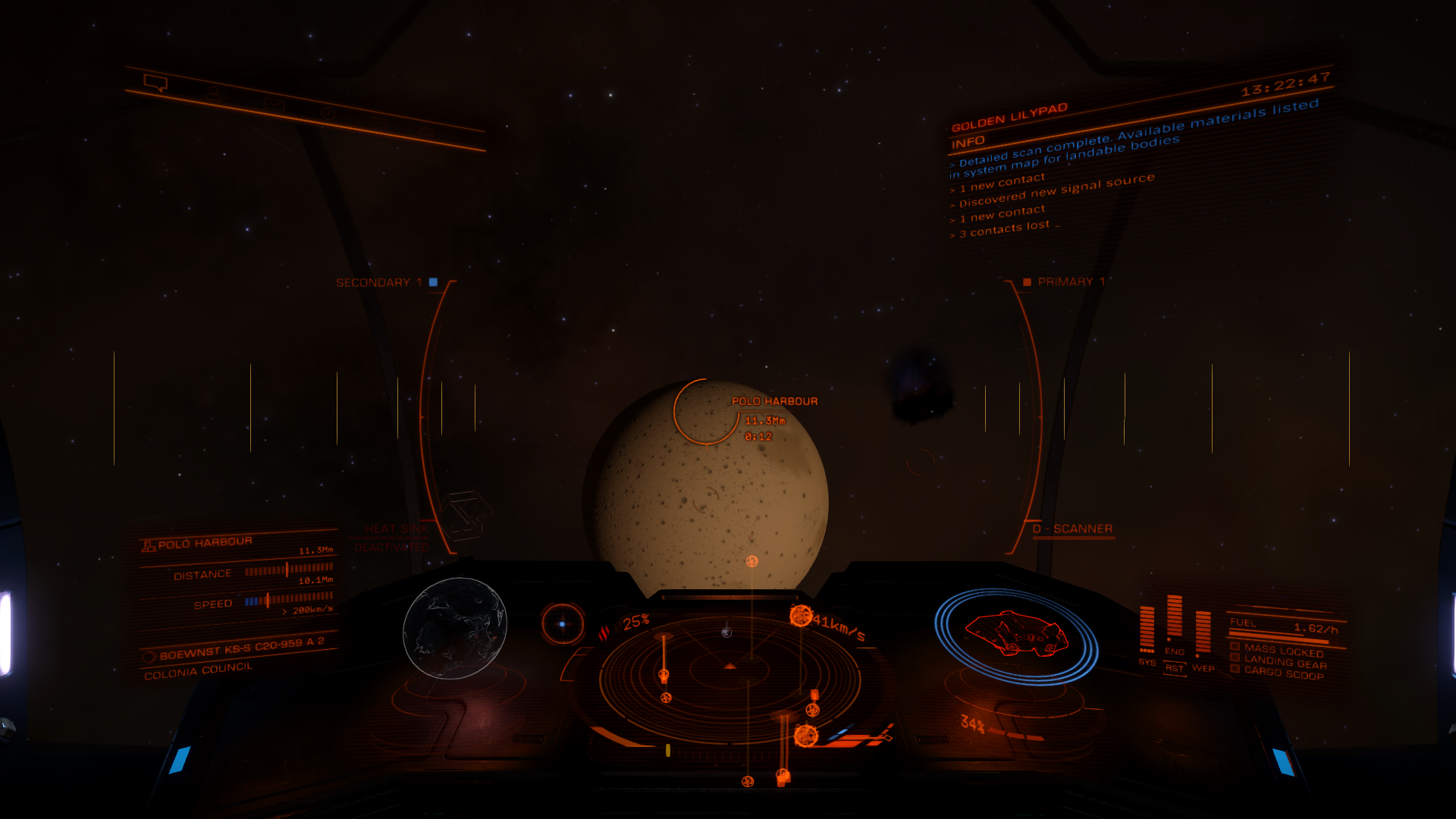Open the chat speech-bubble tab
This screenshot has width=1456, height=819.
pos(155,83)
